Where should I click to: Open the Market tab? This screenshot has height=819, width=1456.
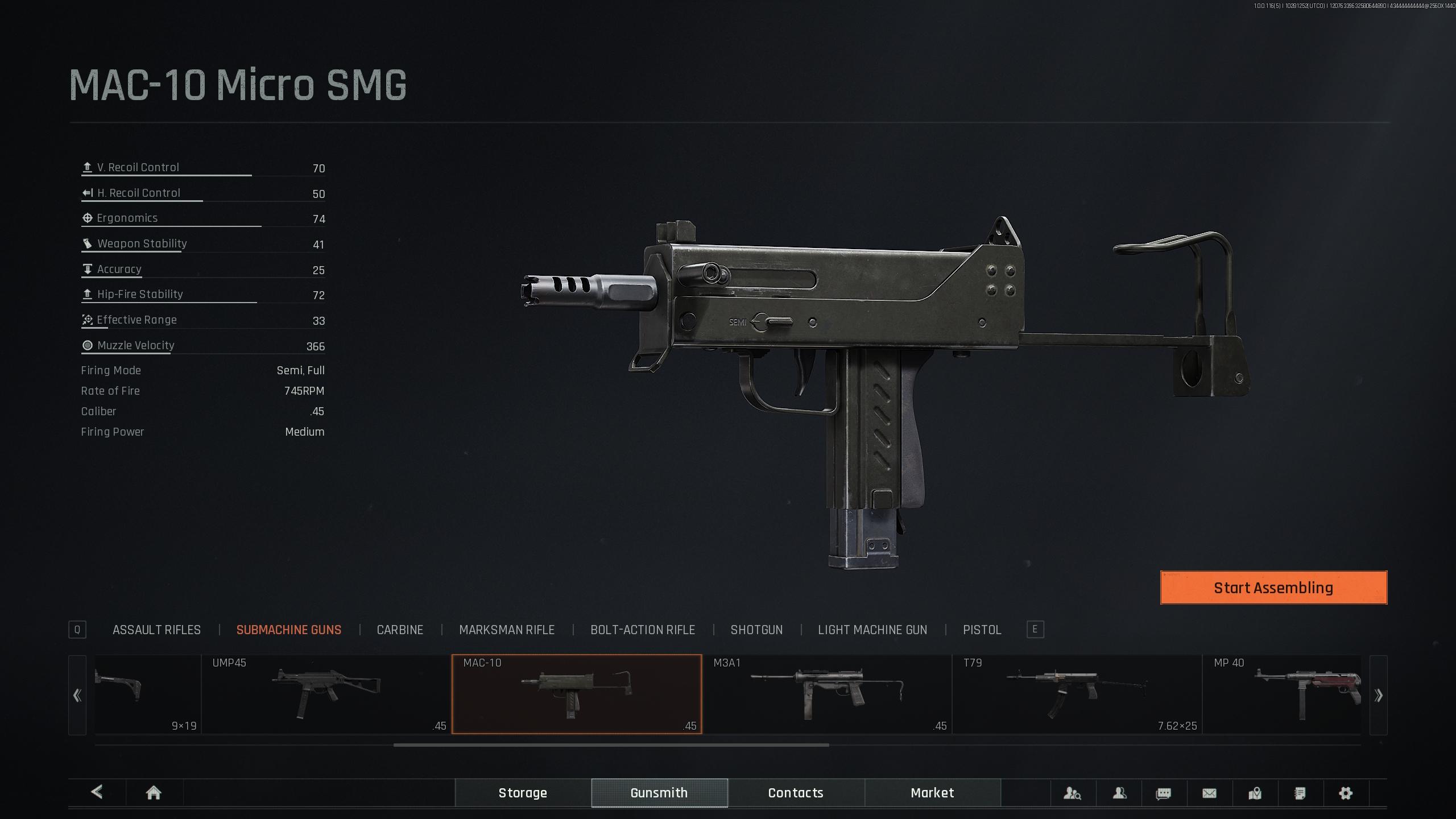coord(932,793)
